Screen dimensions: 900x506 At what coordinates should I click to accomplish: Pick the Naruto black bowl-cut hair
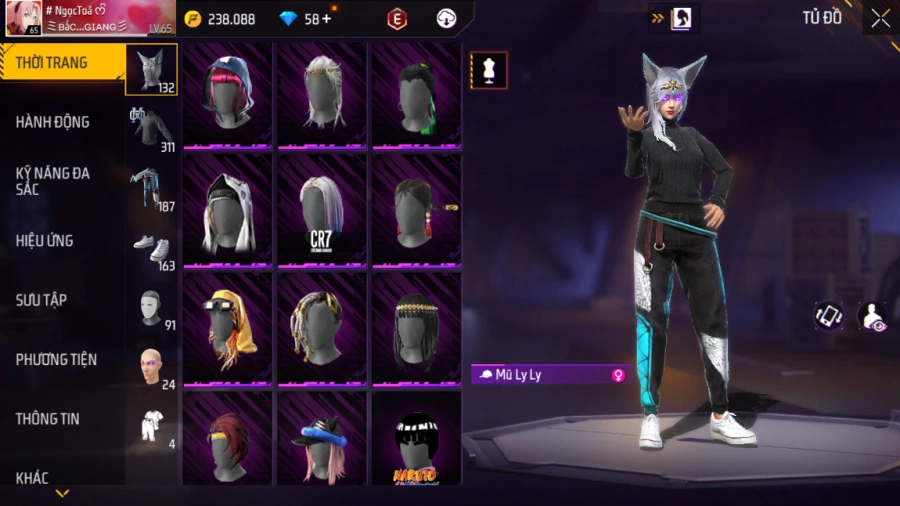[416, 439]
